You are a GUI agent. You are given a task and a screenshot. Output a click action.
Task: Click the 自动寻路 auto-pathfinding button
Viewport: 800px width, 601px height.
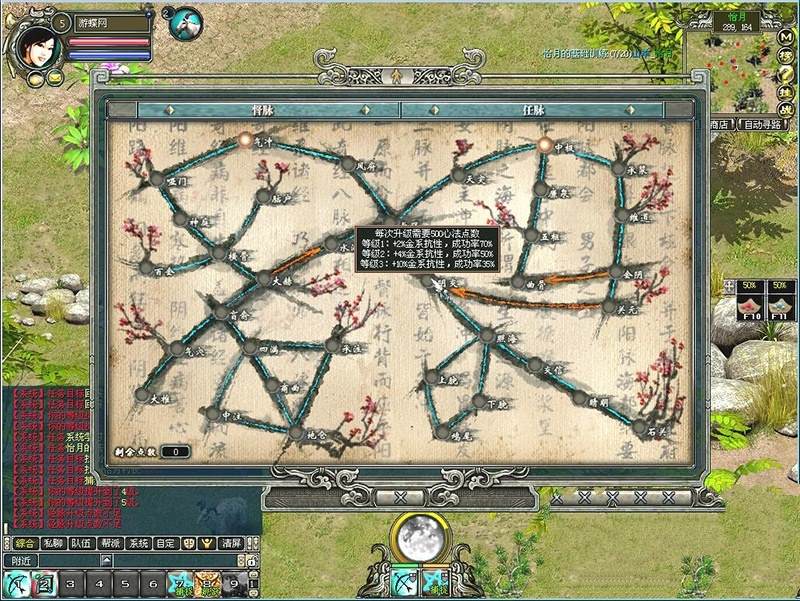(764, 125)
